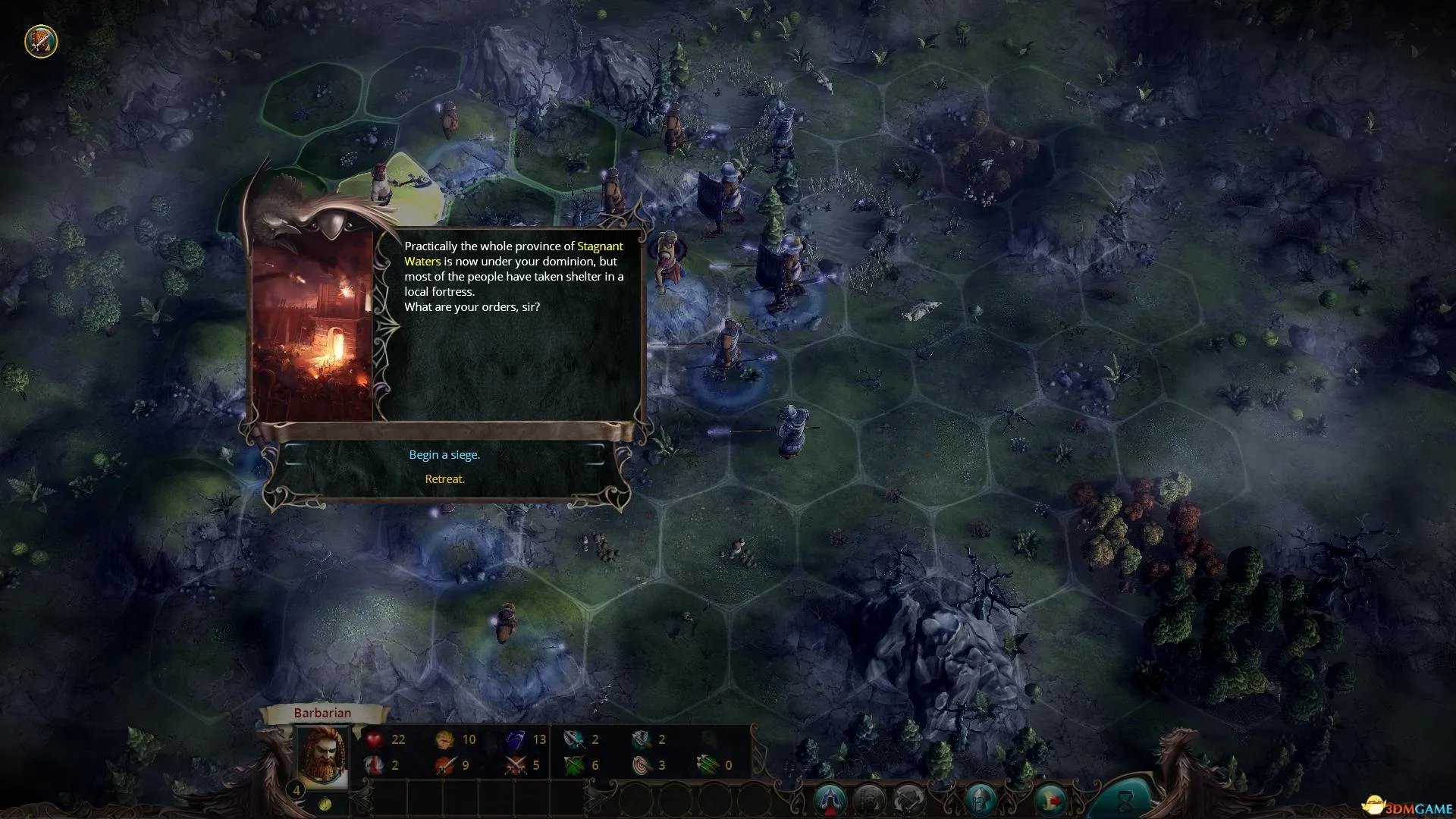This screenshot has height=819, width=1456.
Task: Click the greyed-out star banner button
Action: click(869, 799)
